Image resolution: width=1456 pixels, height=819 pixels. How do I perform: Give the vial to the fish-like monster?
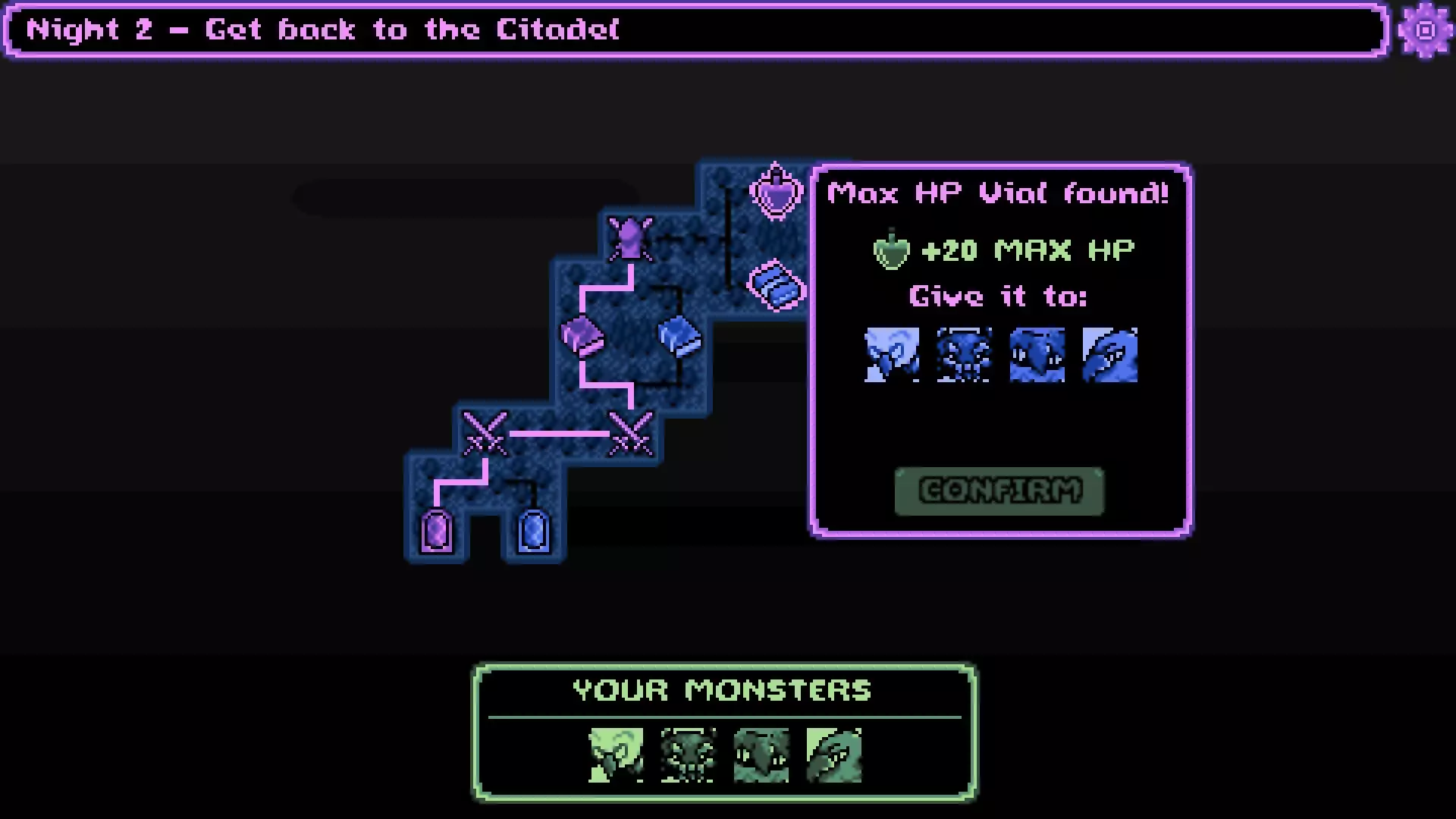point(1110,356)
